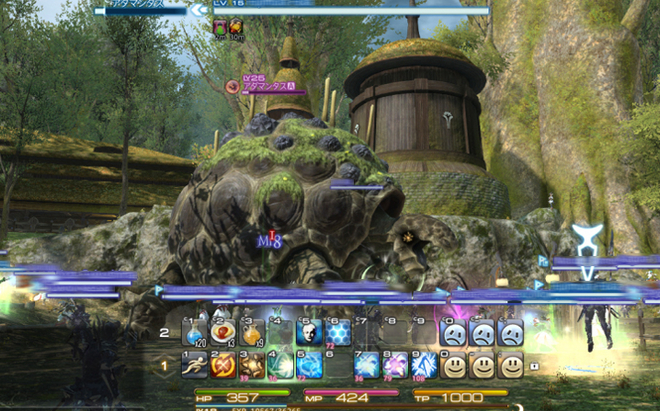
Task: Use the brown fist strike skill
Action: coord(251,365)
